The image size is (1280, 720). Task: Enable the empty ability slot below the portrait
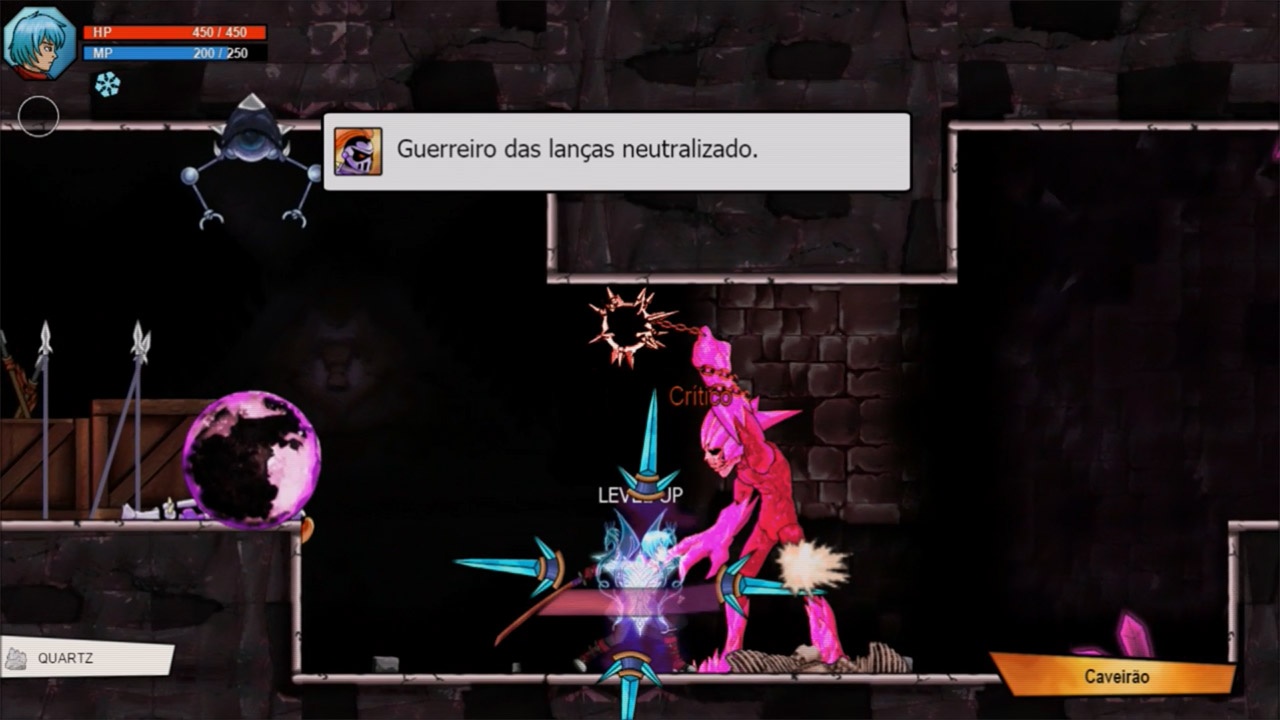40,115
